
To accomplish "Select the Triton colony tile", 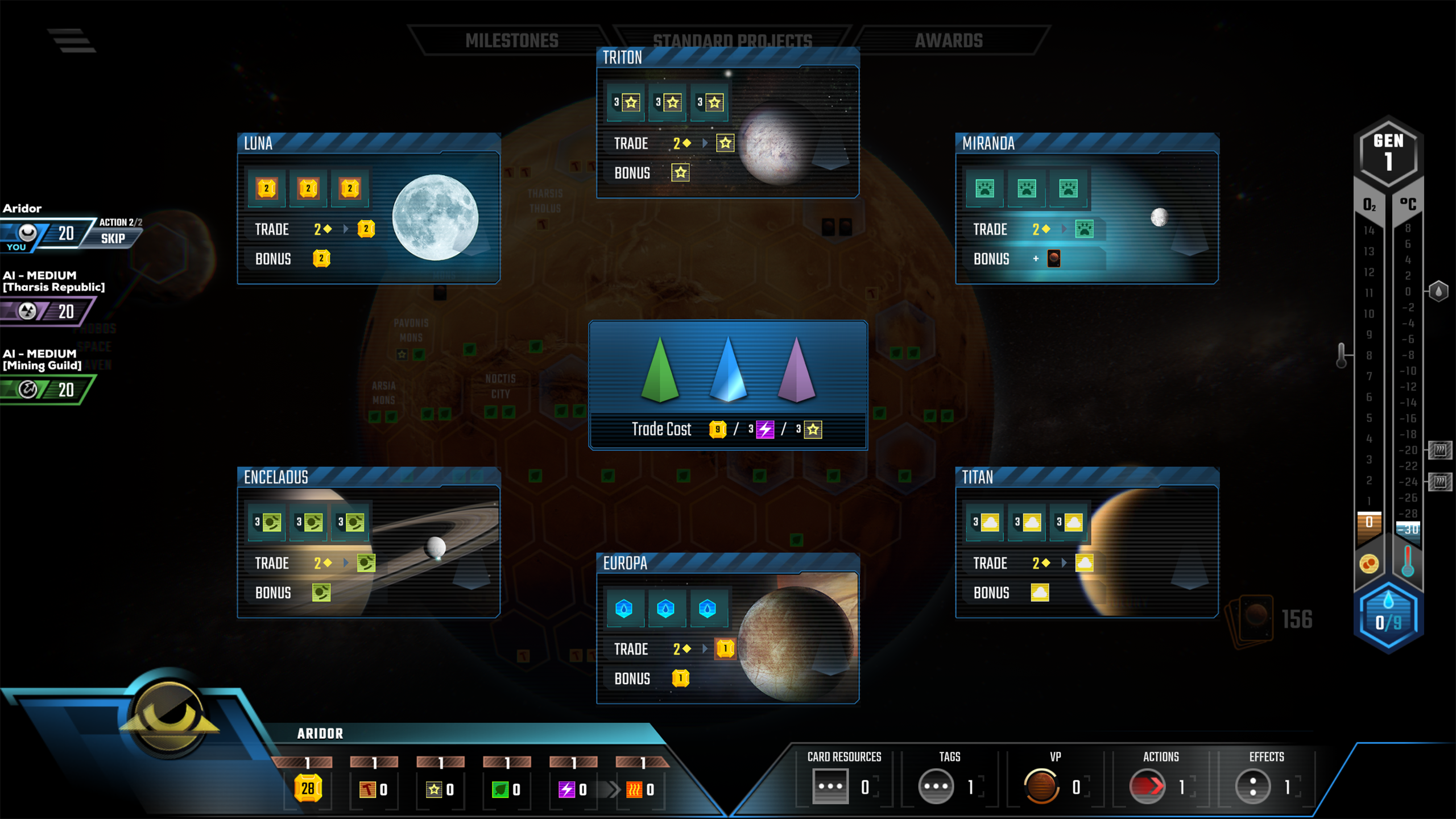I will click(x=727, y=123).
